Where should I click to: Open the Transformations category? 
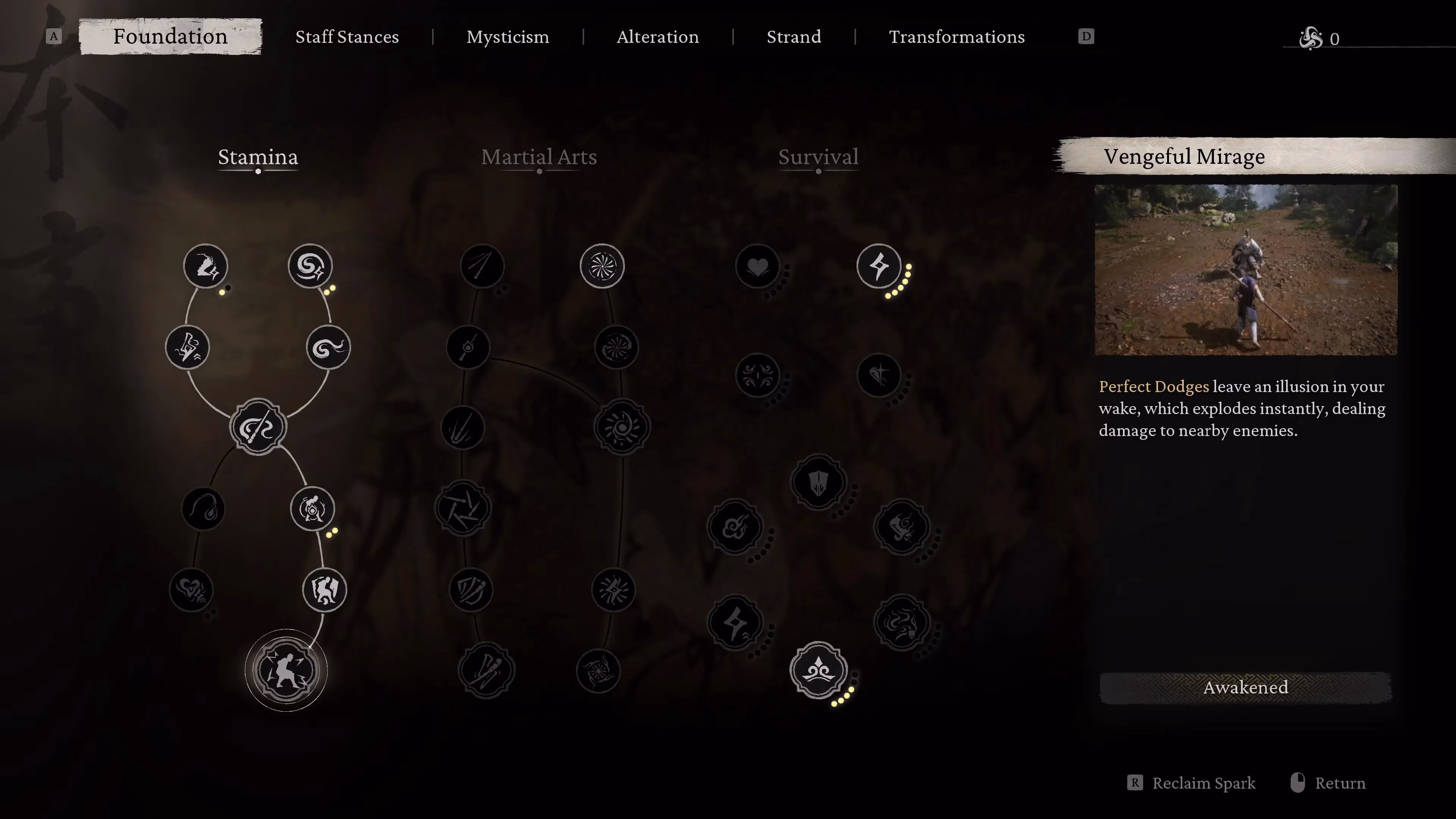click(x=956, y=36)
